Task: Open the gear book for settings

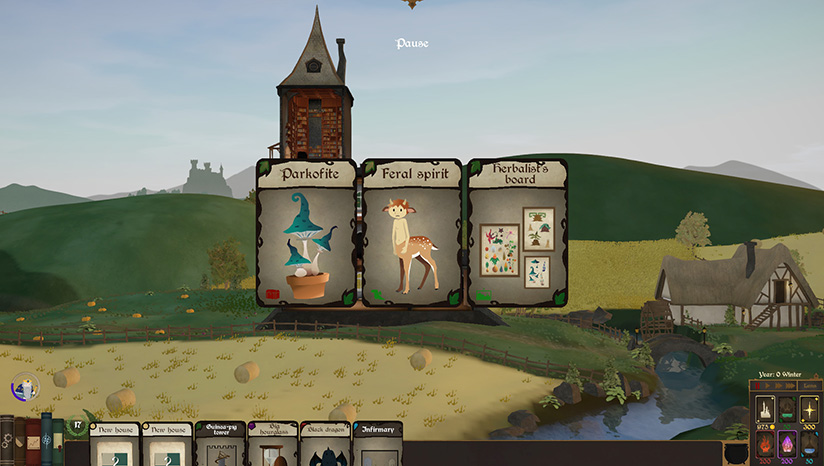Action: (x=7, y=441)
